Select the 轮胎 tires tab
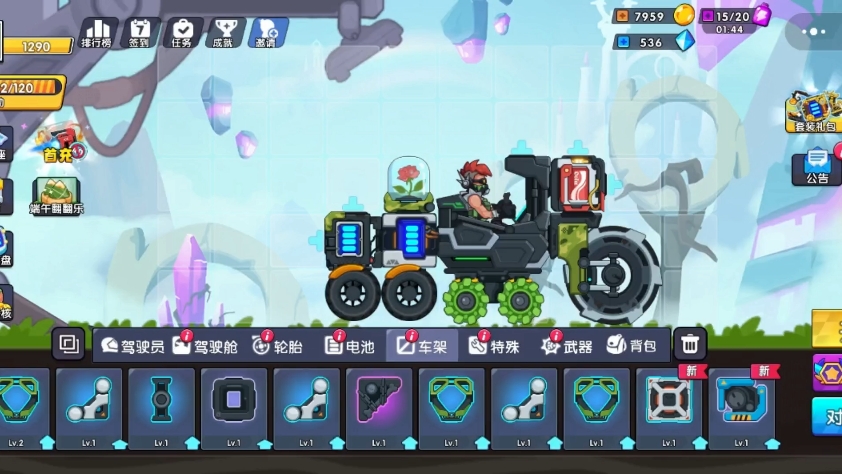The height and width of the screenshot is (474, 842). (x=277, y=346)
